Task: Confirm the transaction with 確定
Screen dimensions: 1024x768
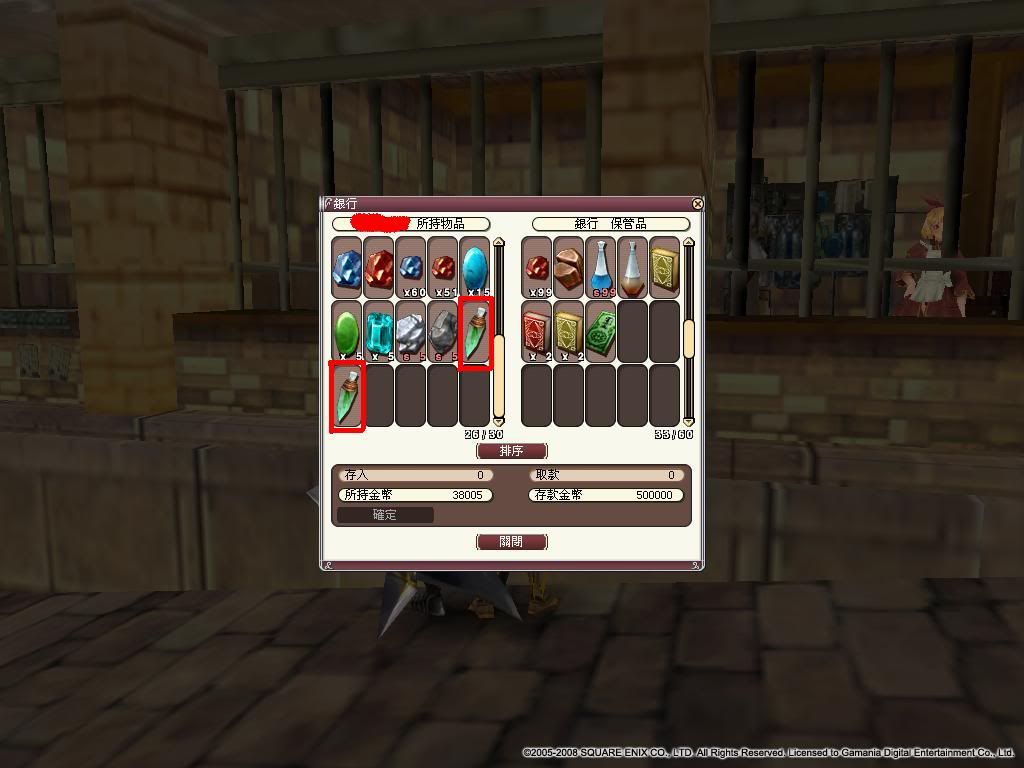Action: coord(385,515)
